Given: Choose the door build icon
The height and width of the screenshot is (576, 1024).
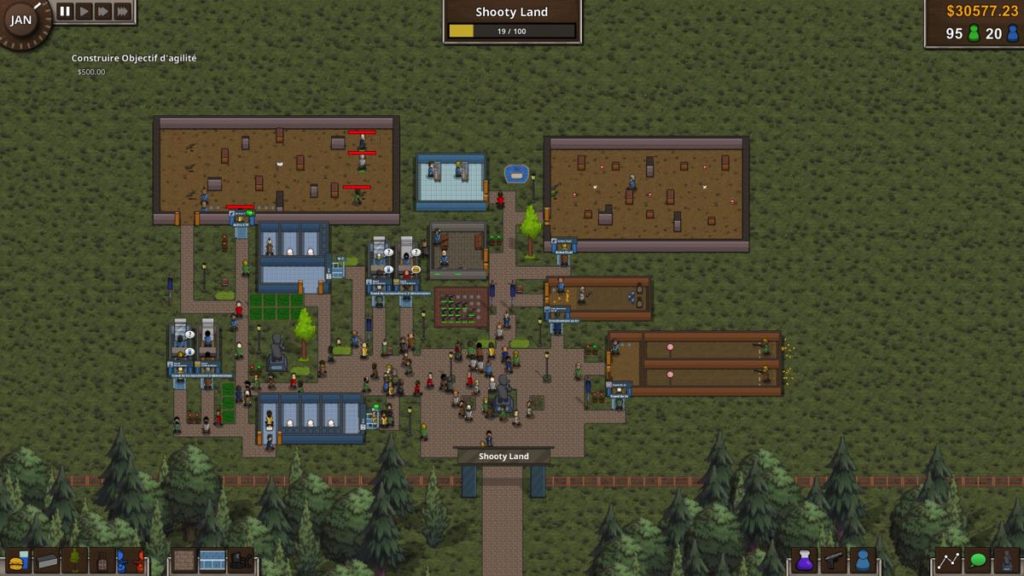Looking at the screenshot, I should point(103,561).
